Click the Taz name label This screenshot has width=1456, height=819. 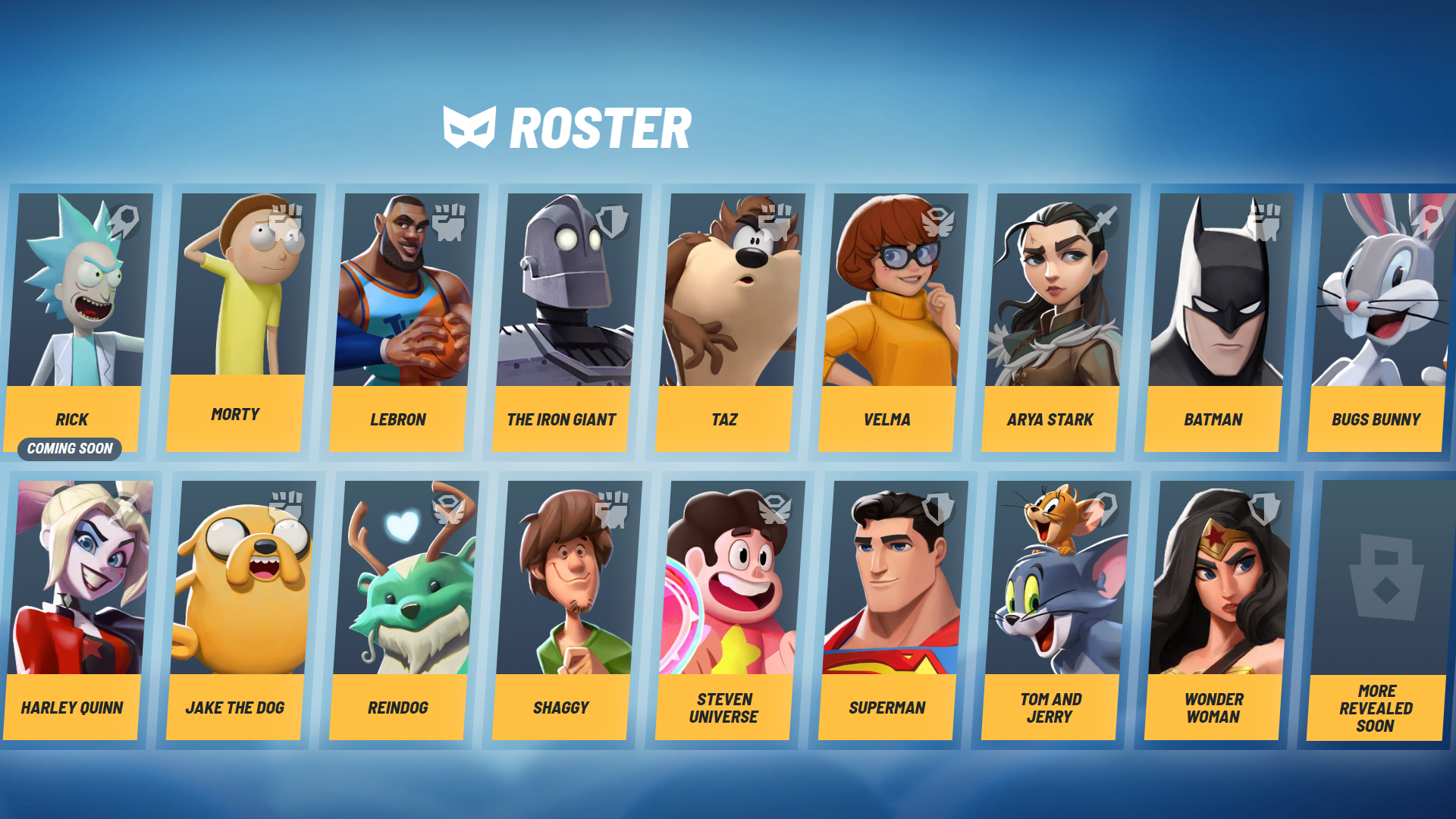pyautogui.click(x=723, y=419)
